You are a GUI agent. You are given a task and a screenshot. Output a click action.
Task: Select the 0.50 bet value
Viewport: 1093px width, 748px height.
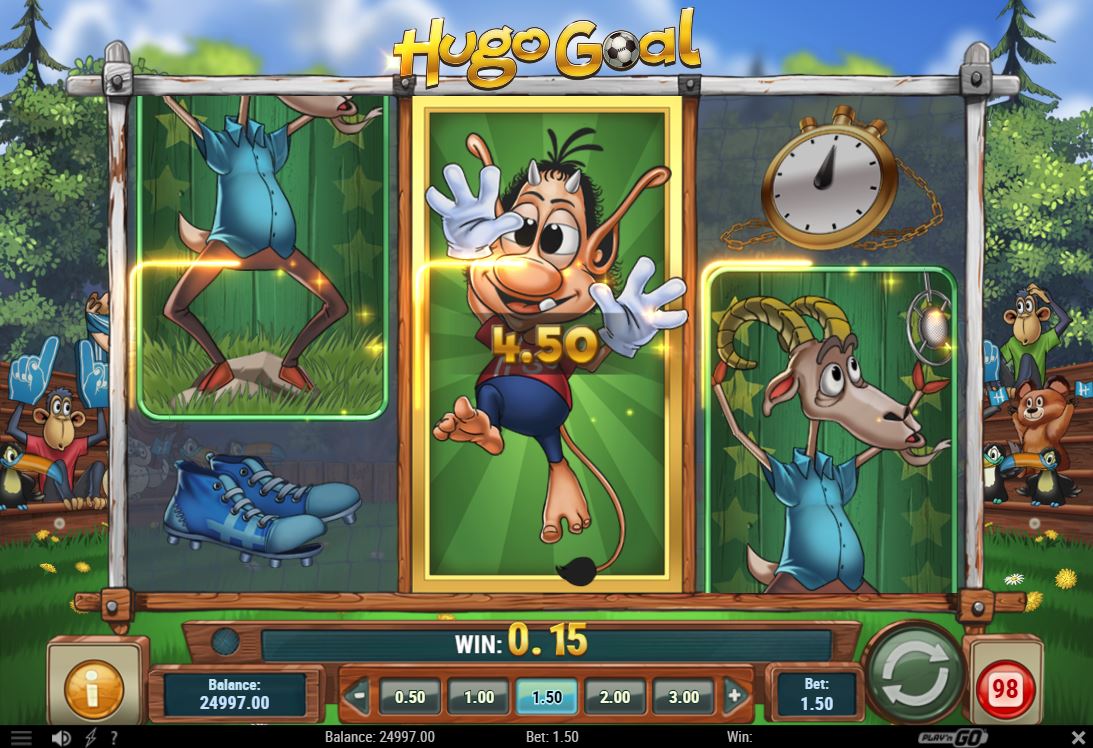[410, 697]
